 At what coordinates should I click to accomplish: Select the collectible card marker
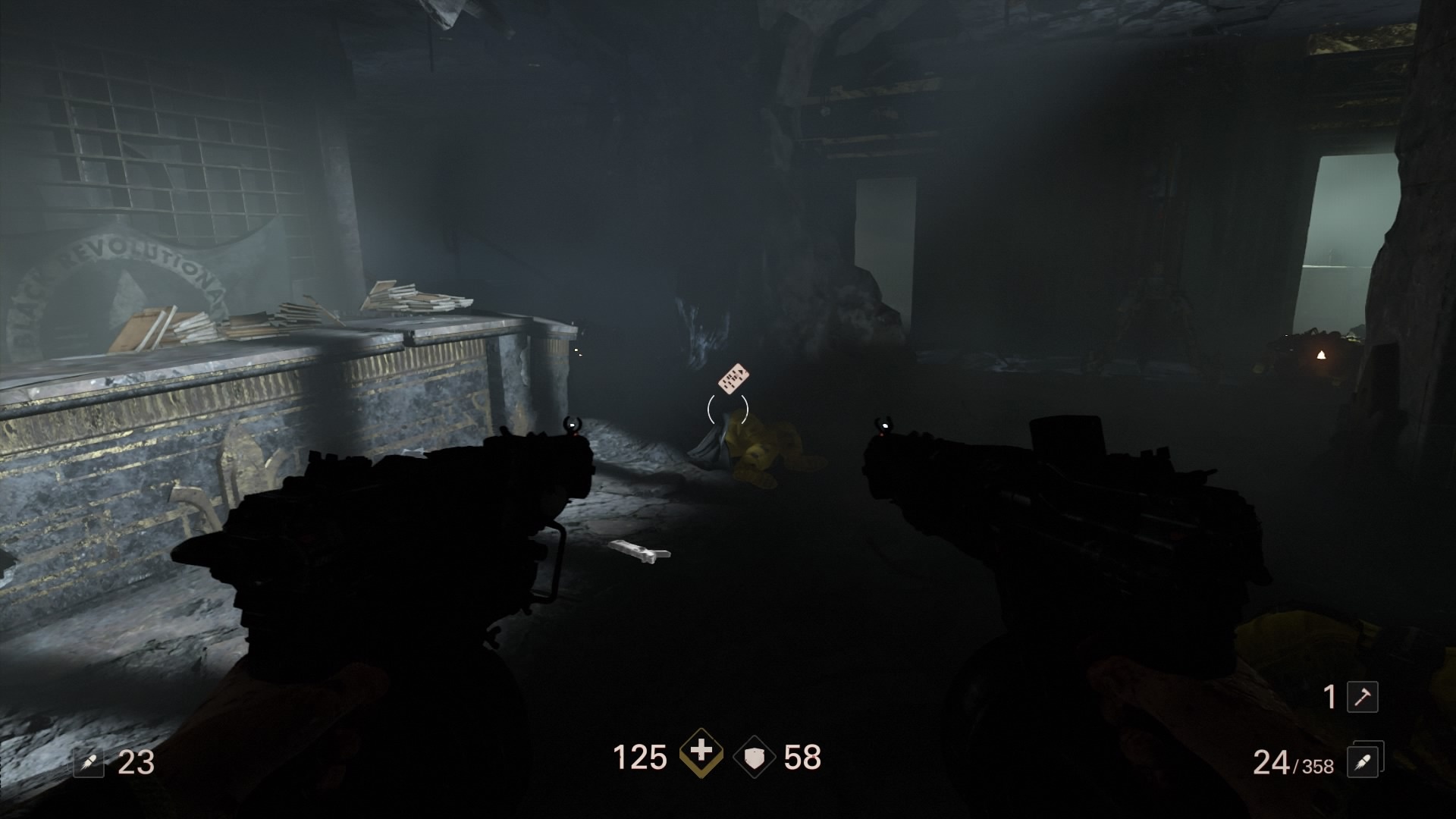point(733,378)
